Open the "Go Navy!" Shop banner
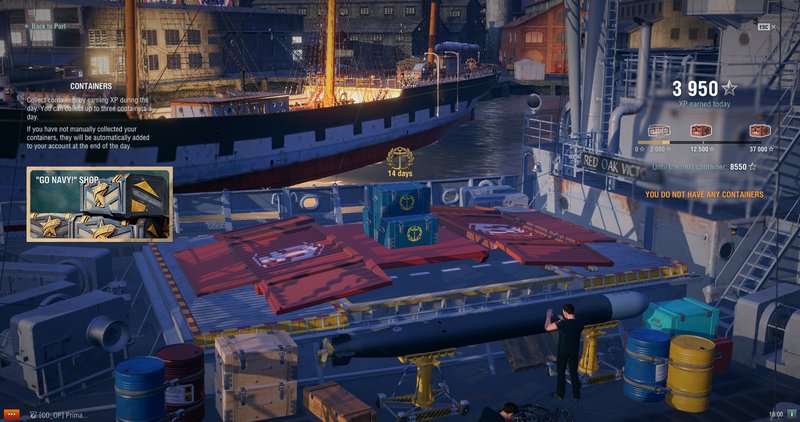This screenshot has height=422, width=800. tap(99, 205)
